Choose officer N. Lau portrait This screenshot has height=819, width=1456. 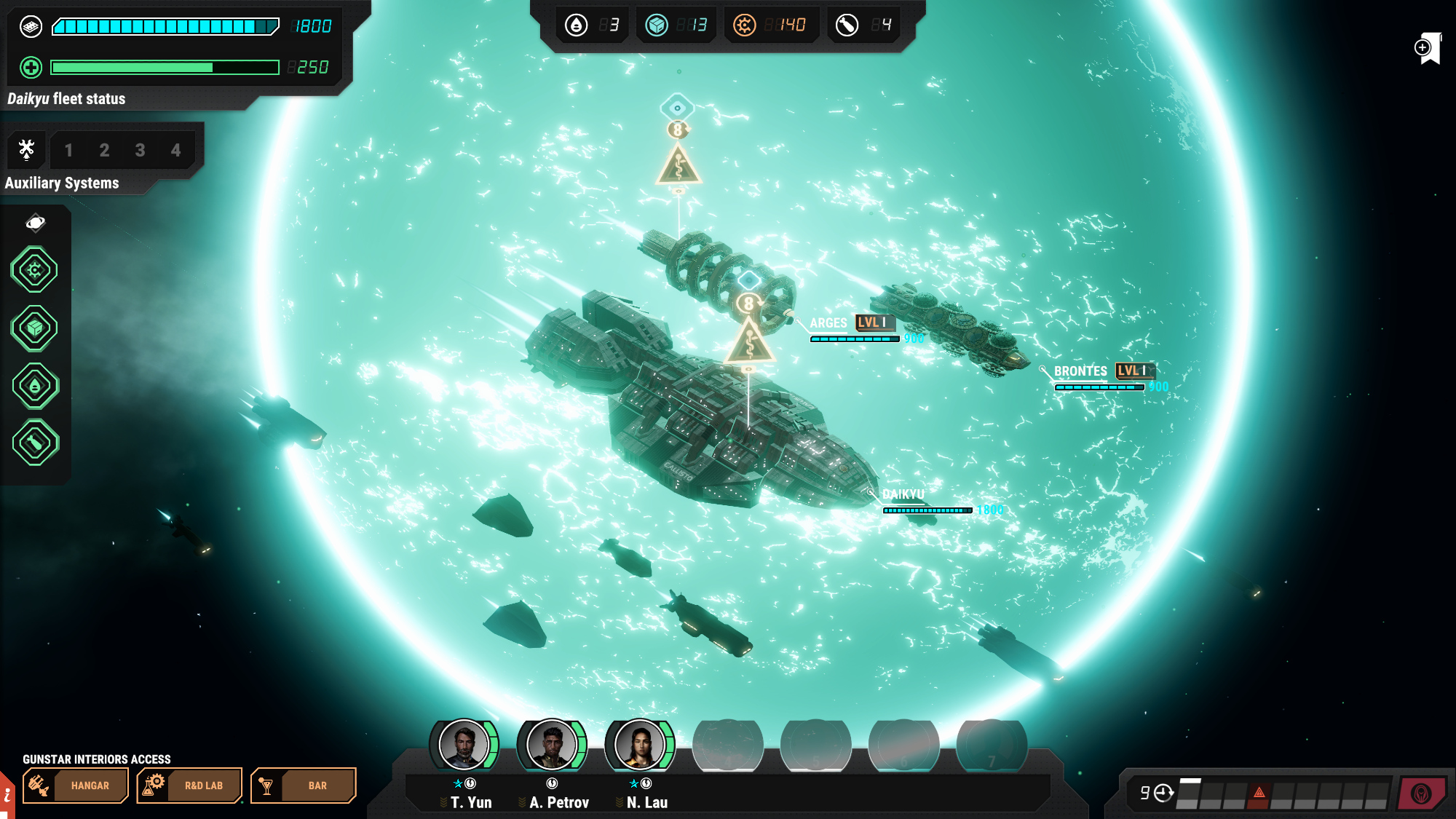tap(640, 744)
